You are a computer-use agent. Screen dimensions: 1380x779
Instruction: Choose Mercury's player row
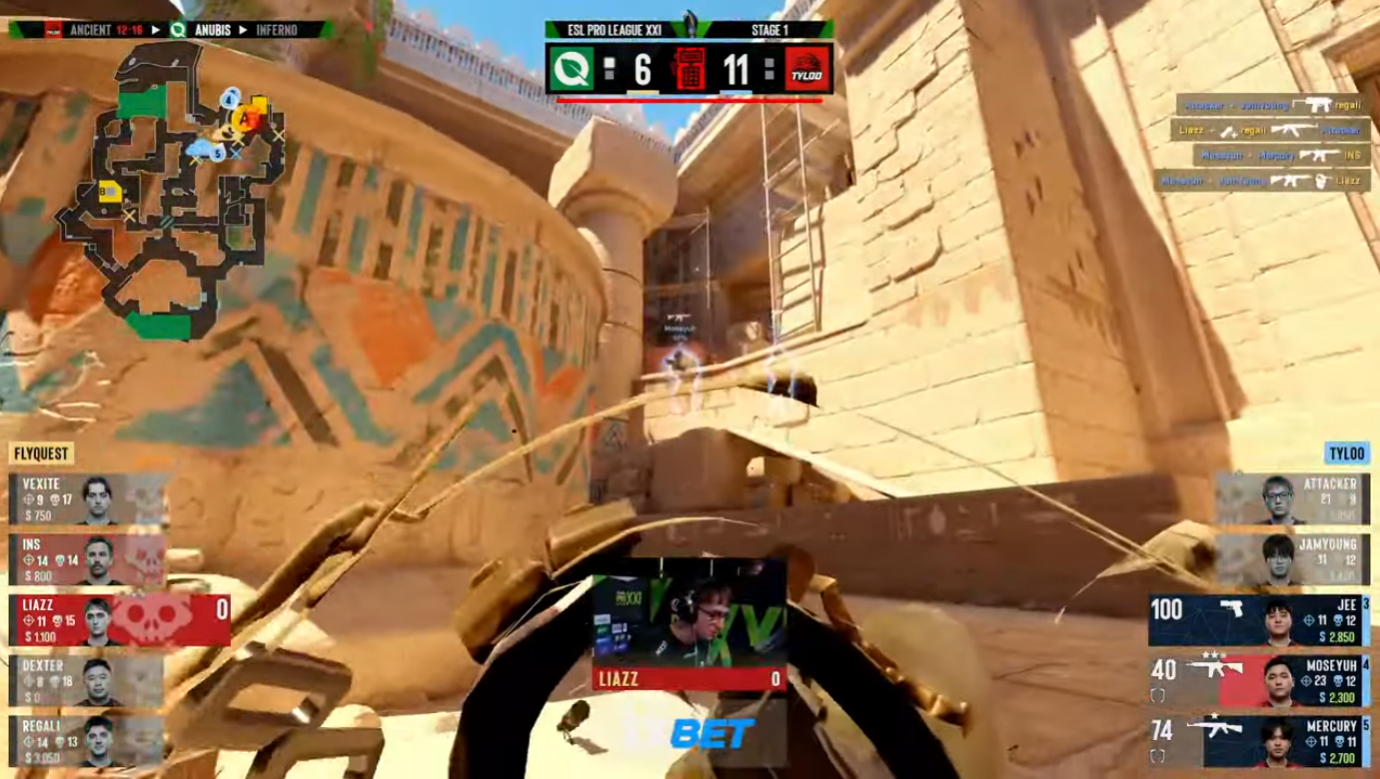click(1258, 741)
